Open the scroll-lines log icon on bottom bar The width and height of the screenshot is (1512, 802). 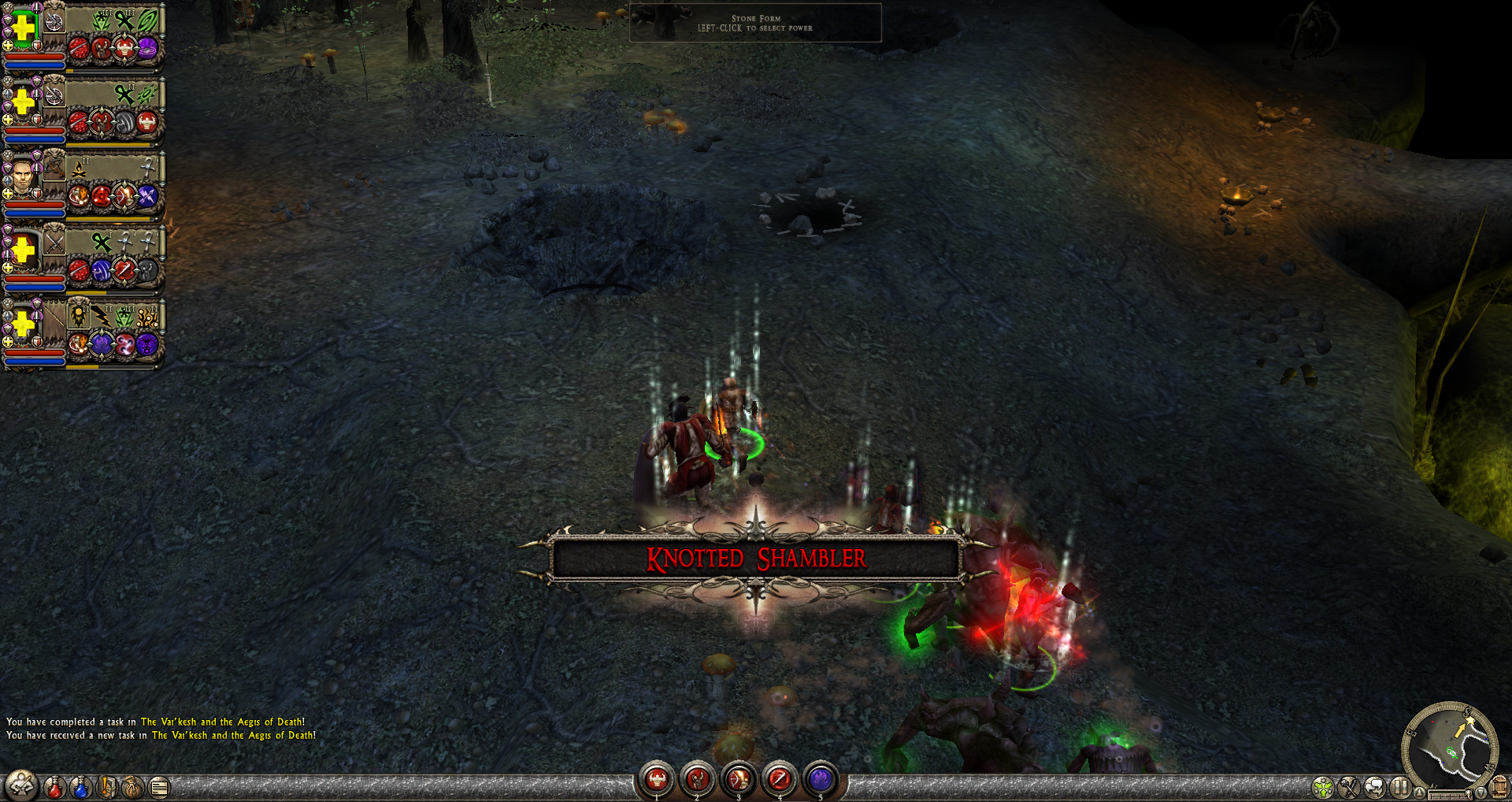(159, 786)
